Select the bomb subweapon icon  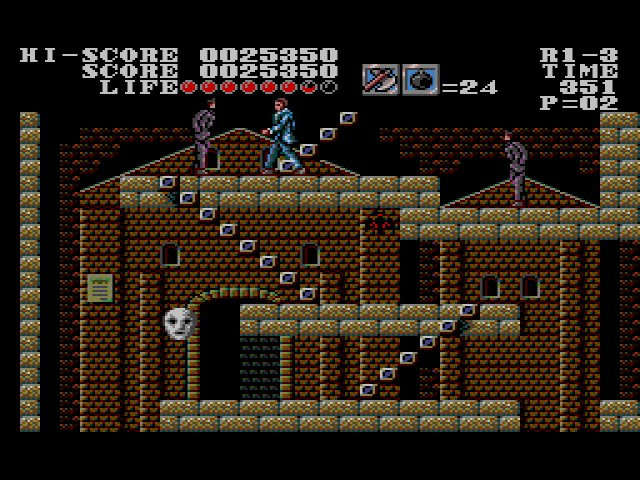tap(420, 80)
